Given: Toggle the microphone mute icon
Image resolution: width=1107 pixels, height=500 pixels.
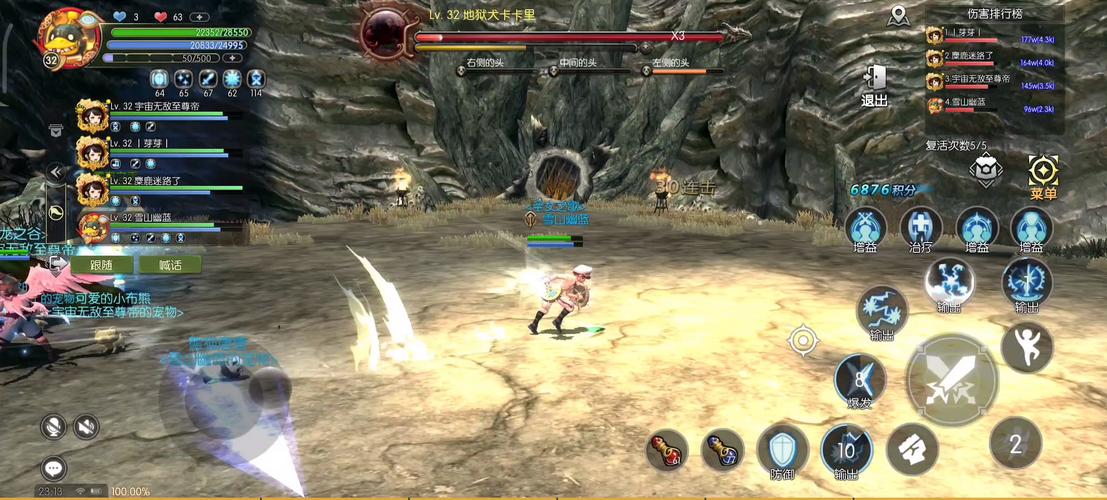Looking at the screenshot, I should (x=54, y=427).
